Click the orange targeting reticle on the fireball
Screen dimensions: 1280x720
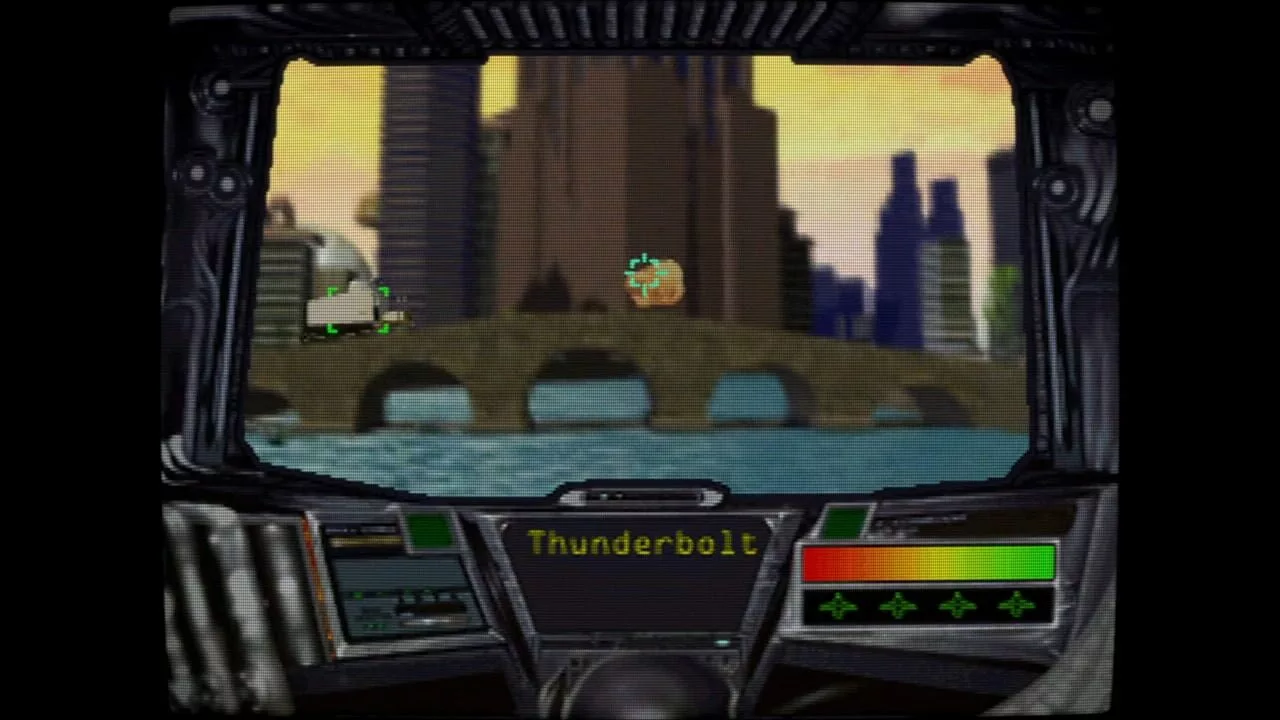647,277
